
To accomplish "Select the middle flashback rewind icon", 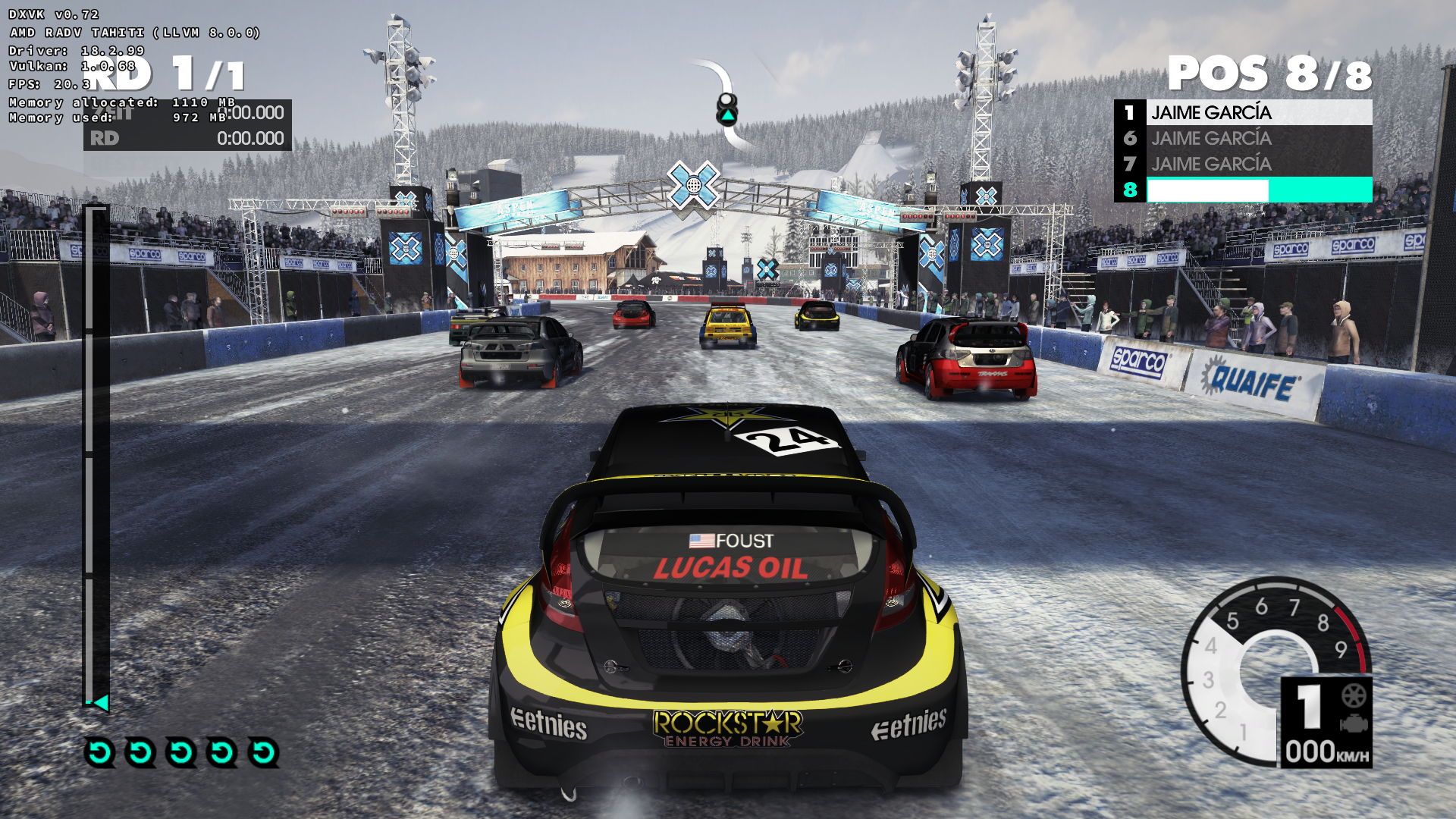I will (180, 752).
